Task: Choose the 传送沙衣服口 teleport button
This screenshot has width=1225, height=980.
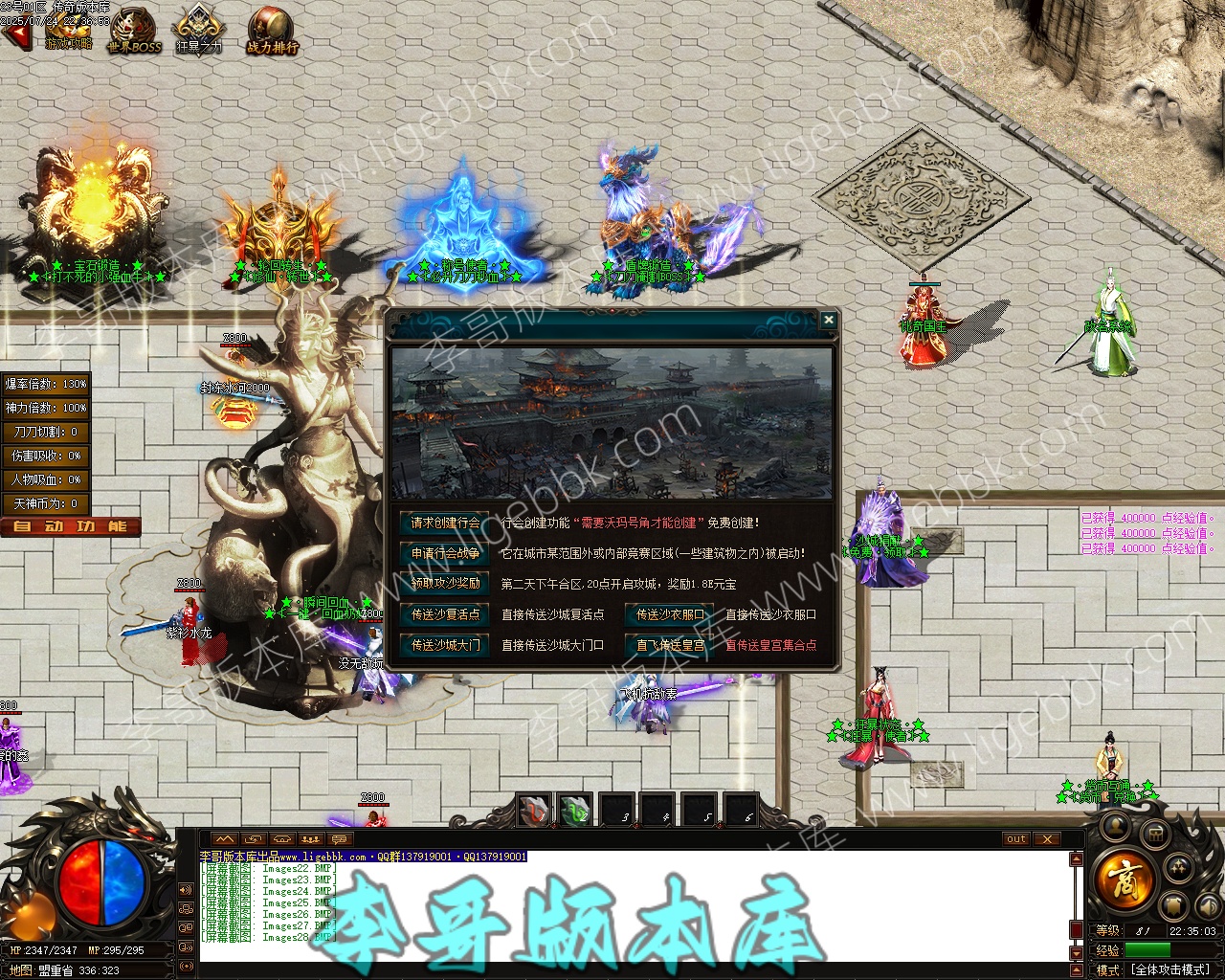Action: (x=670, y=614)
